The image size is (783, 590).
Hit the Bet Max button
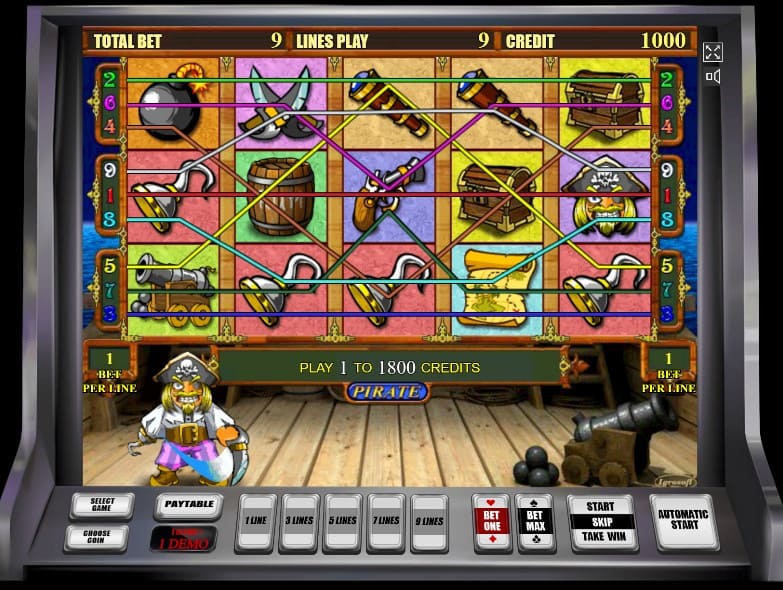click(535, 521)
